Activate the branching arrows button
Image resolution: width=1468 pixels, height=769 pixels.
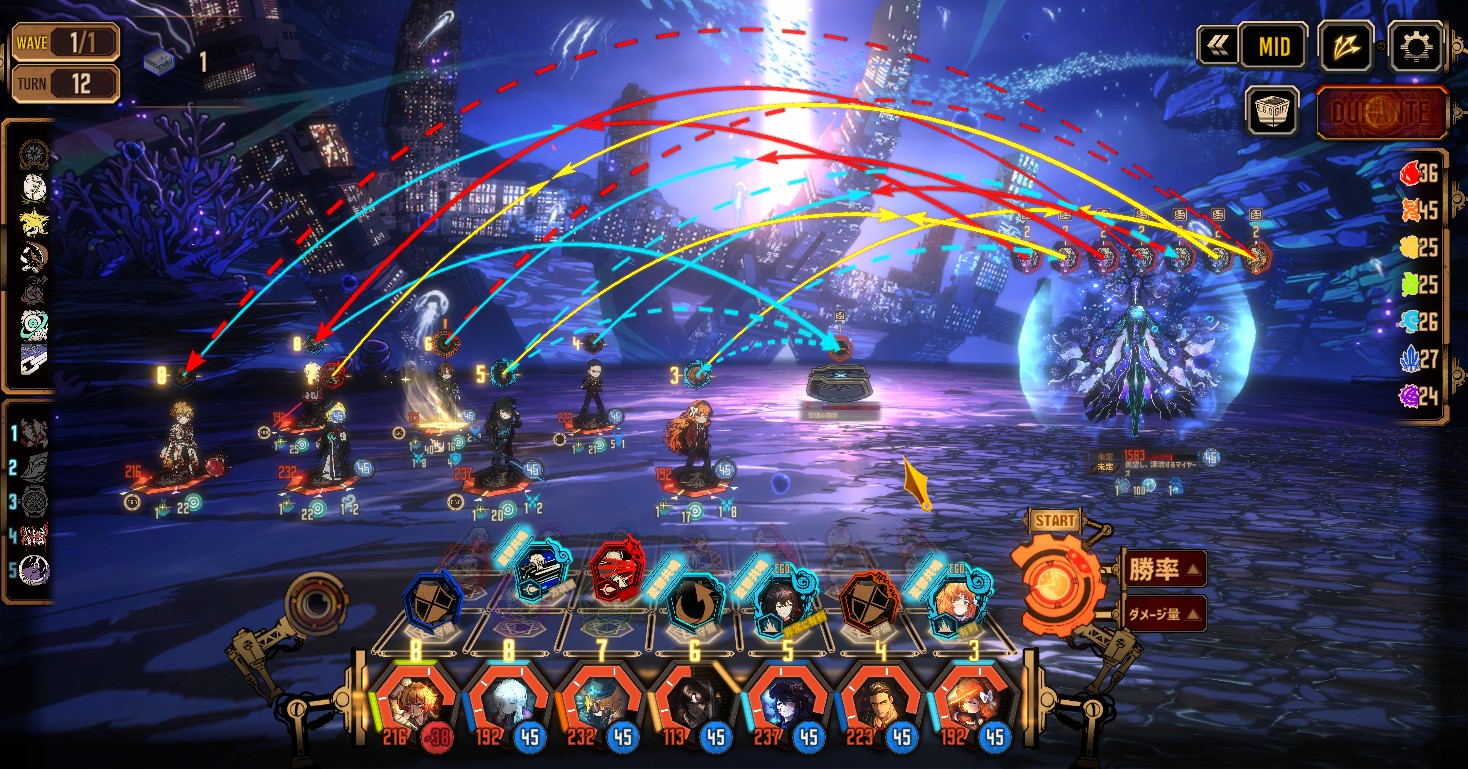(1345, 46)
